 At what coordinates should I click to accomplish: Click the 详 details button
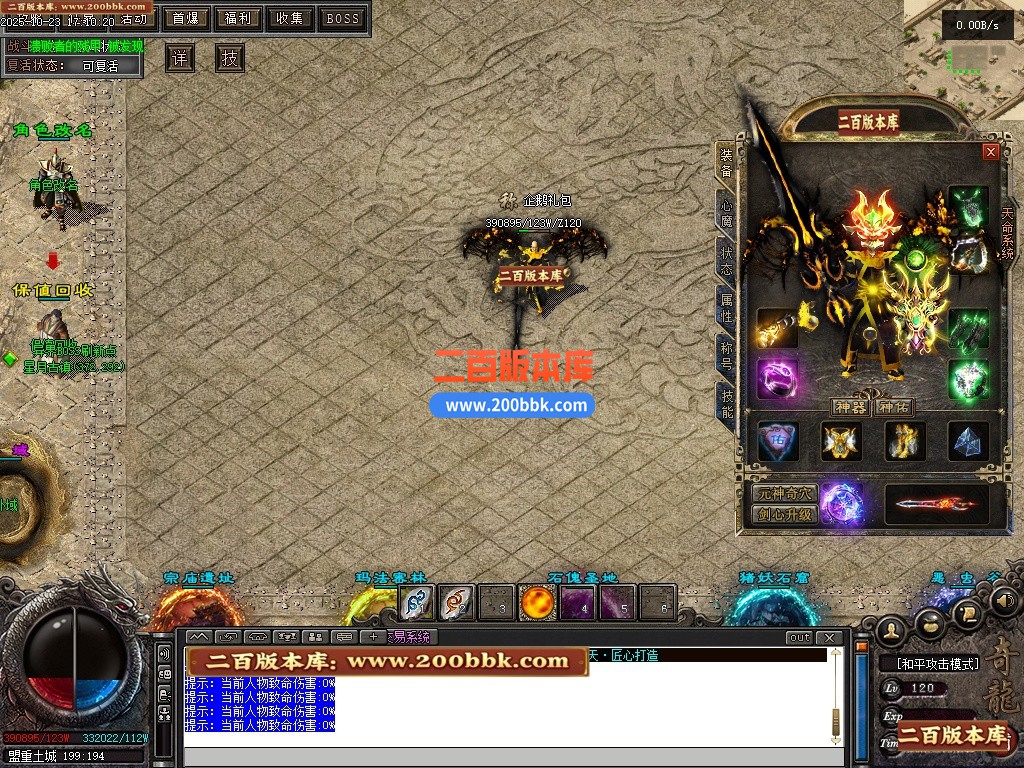coord(180,58)
